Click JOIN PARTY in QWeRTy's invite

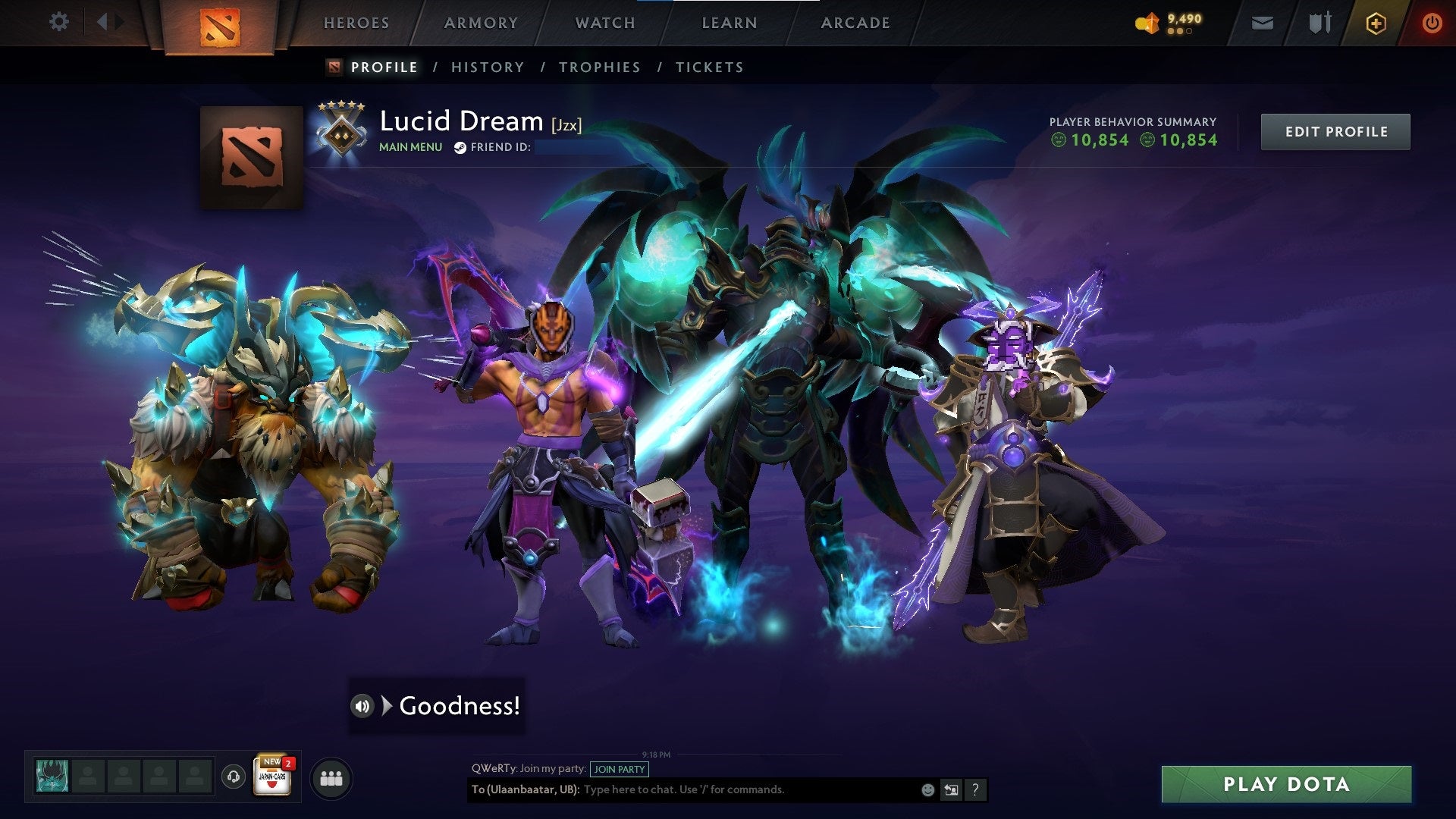pos(619,769)
